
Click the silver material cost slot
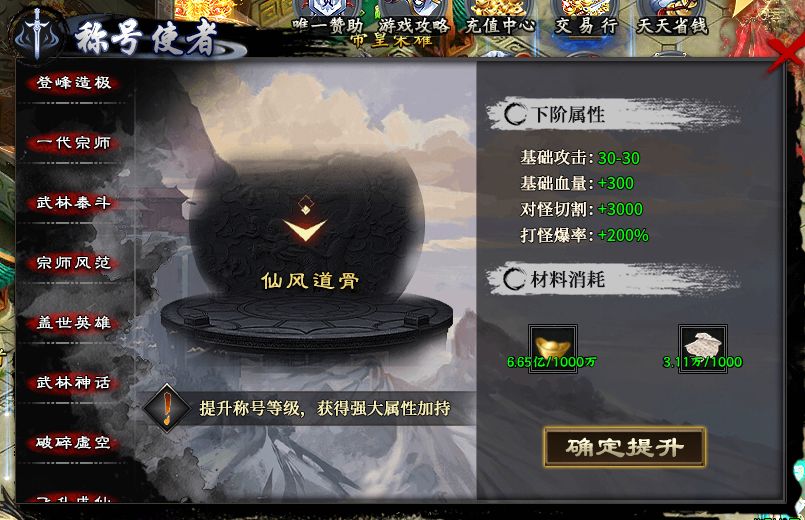coord(702,341)
